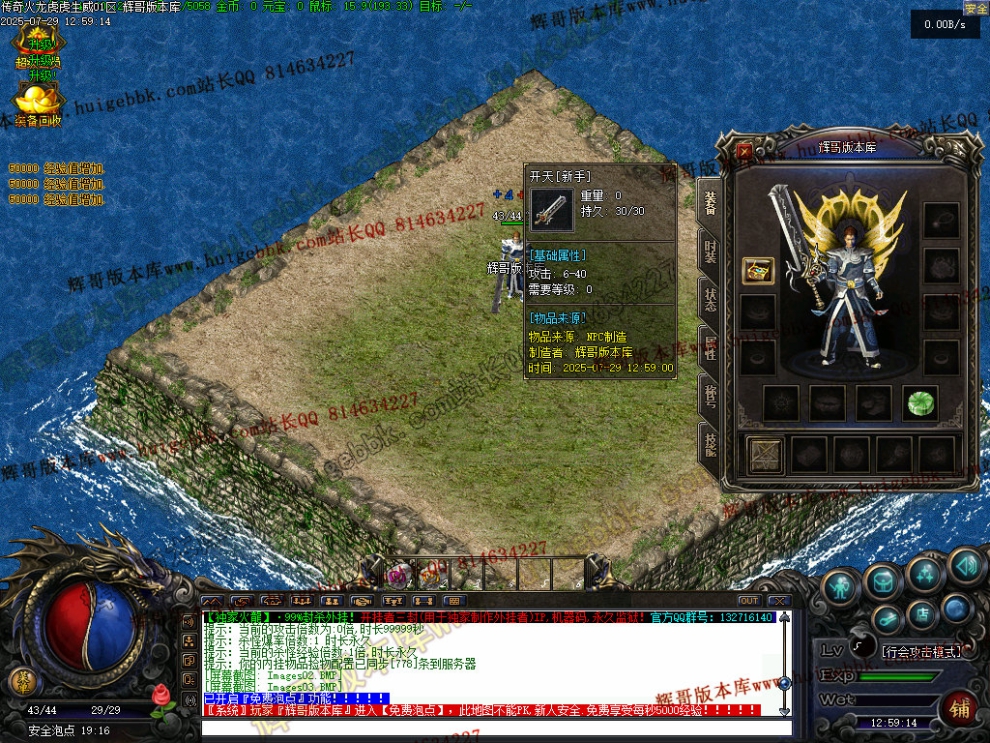Click the OUT button above the chat
Screen dimensions: 990x743
pyautogui.click(x=749, y=601)
